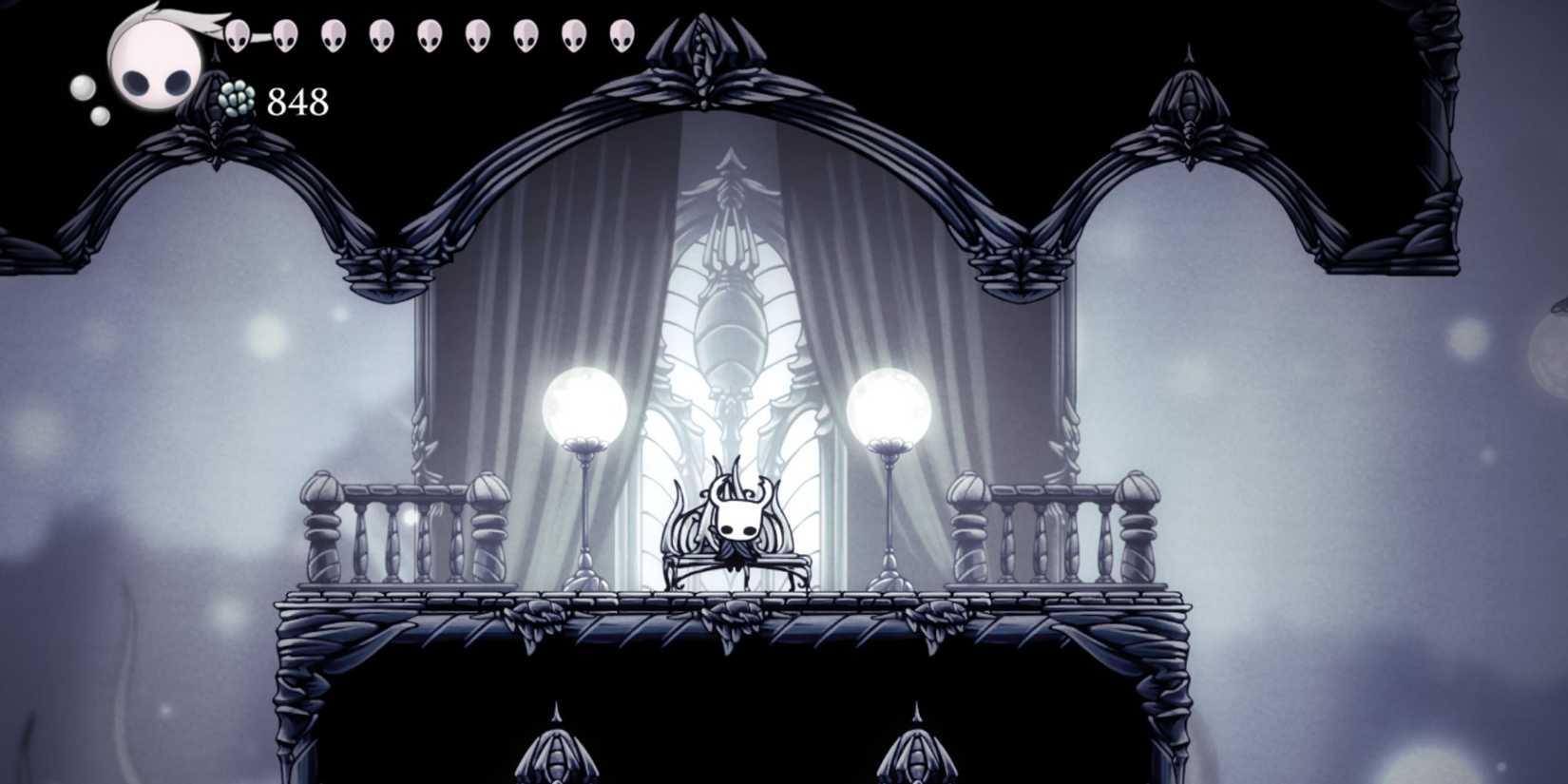This screenshot has width=1568, height=784.
Task: Click the Geo currency icon
Action: (x=234, y=98)
